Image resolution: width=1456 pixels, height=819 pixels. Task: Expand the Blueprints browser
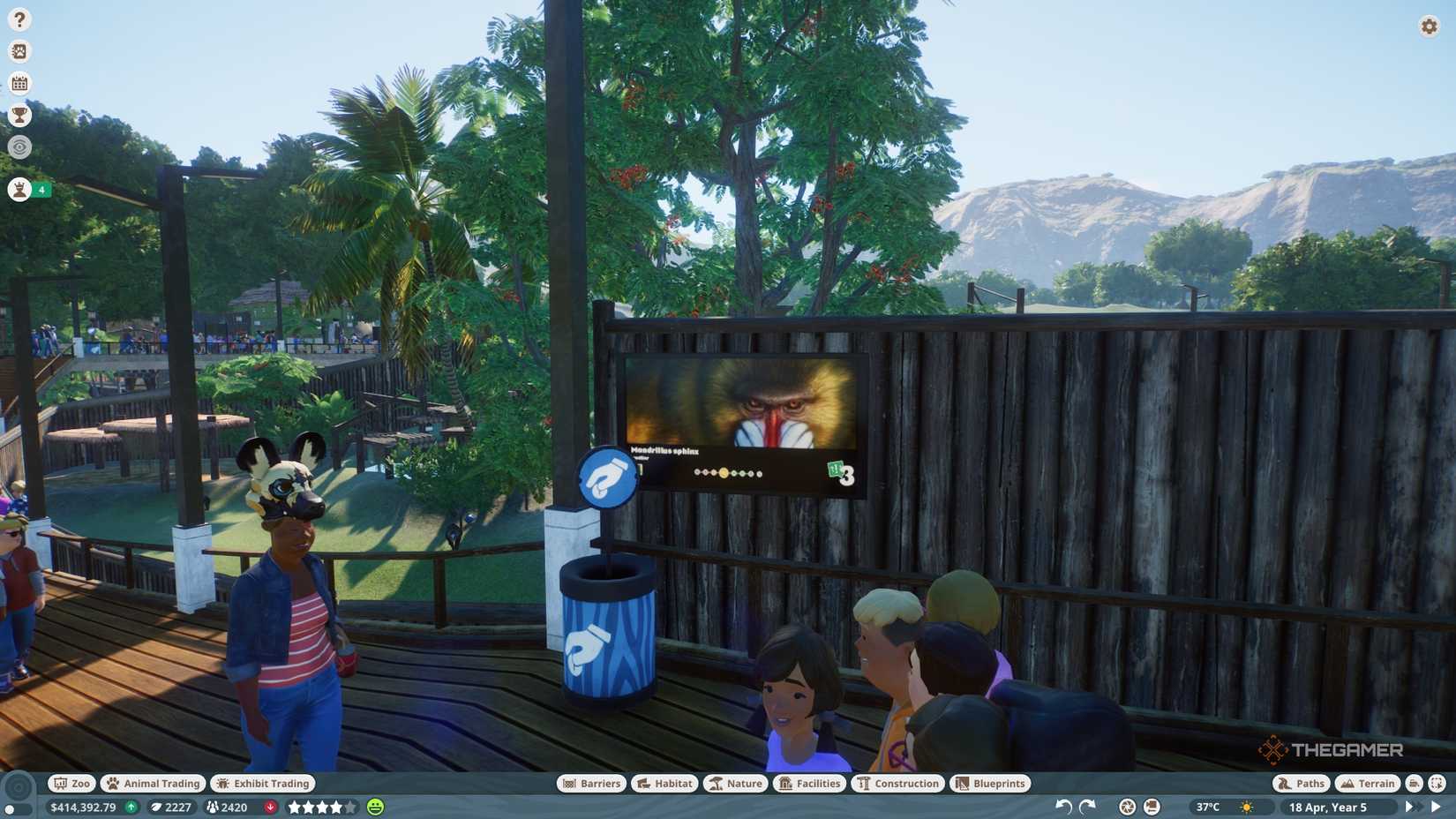click(x=989, y=783)
